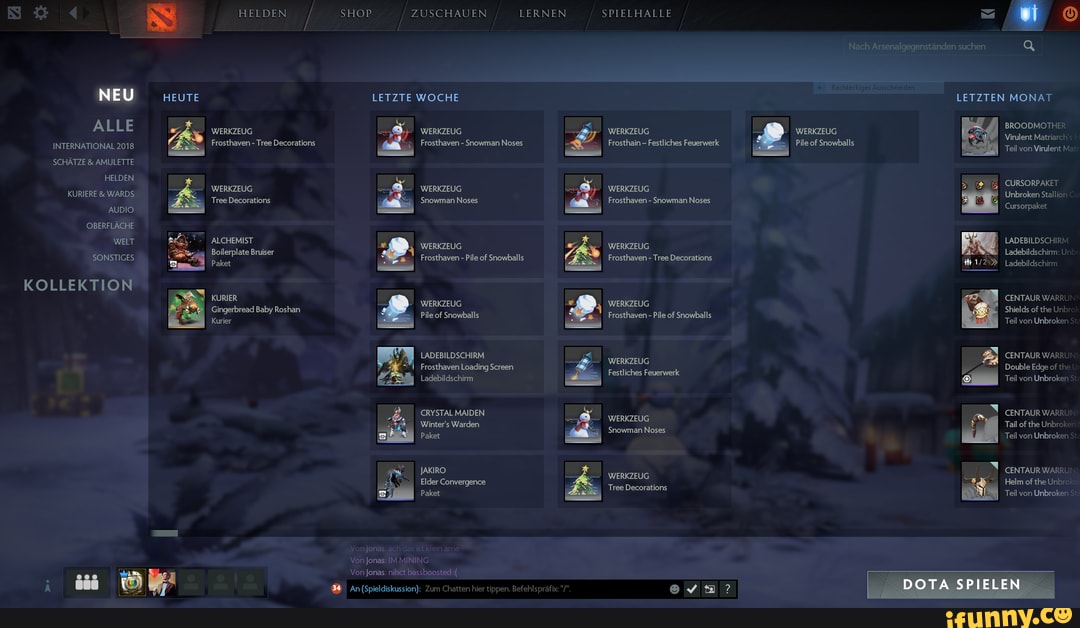Select the Frosthaven Loading Screen item
Viewport: 1080px width, 628px height.
(x=458, y=366)
